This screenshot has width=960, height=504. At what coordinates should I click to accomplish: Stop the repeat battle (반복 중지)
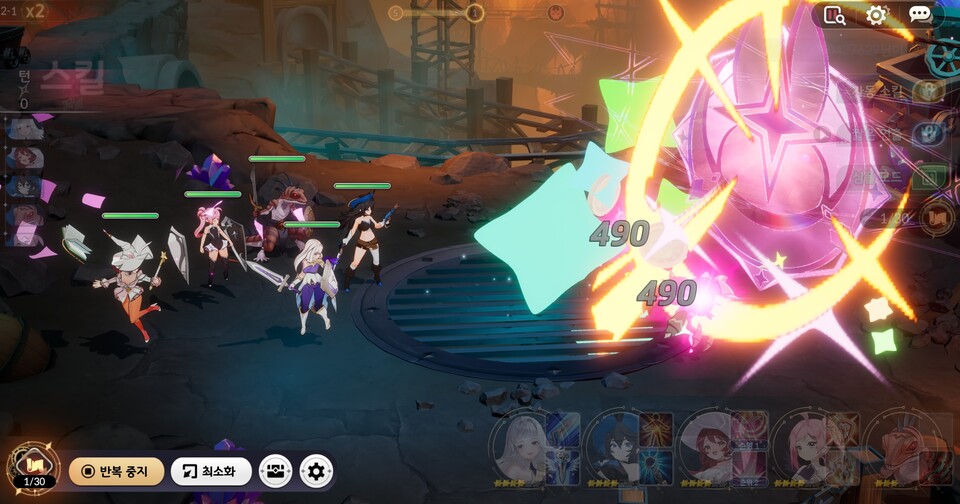[x=116, y=471]
